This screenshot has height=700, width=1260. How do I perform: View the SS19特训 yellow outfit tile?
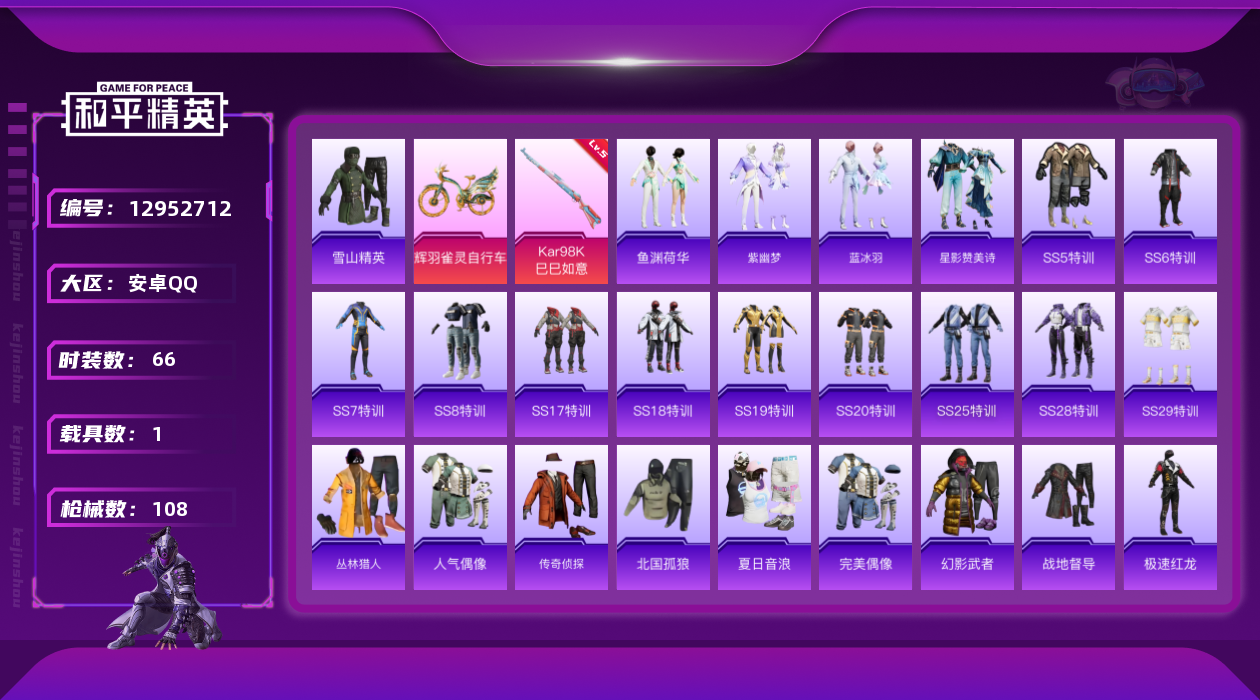point(764,364)
